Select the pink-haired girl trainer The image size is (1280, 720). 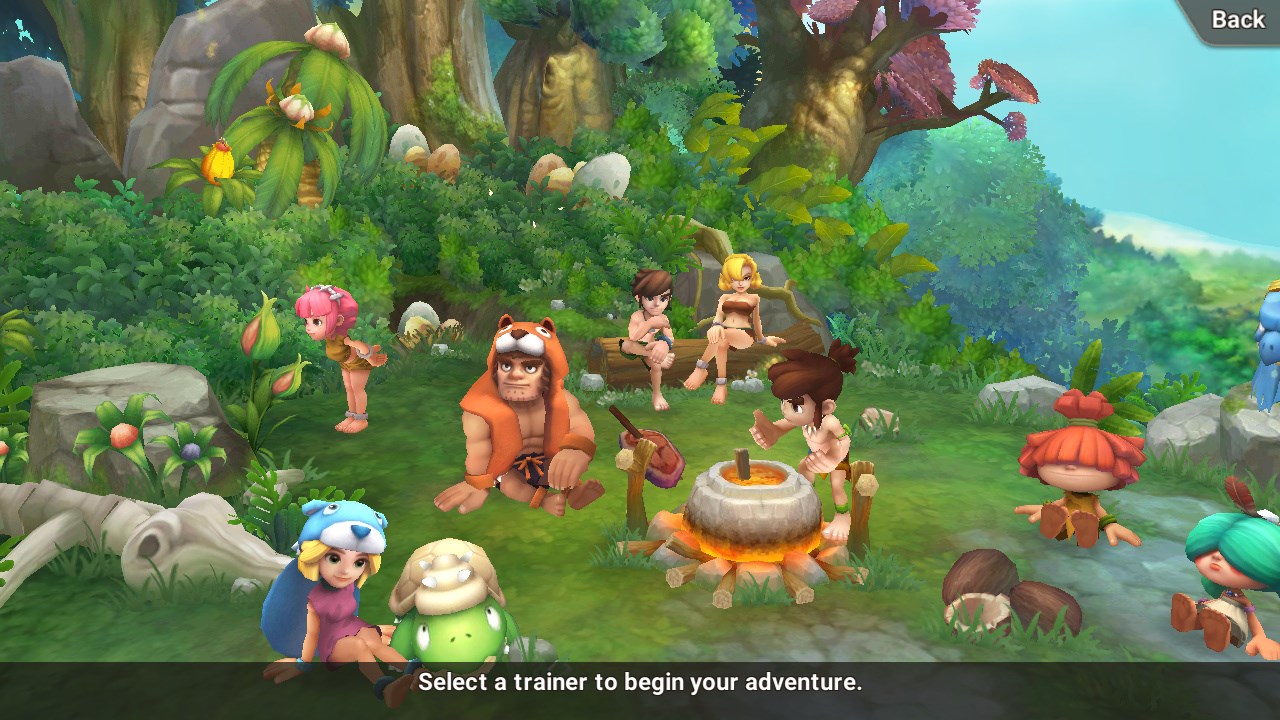click(x=337, y=352)
